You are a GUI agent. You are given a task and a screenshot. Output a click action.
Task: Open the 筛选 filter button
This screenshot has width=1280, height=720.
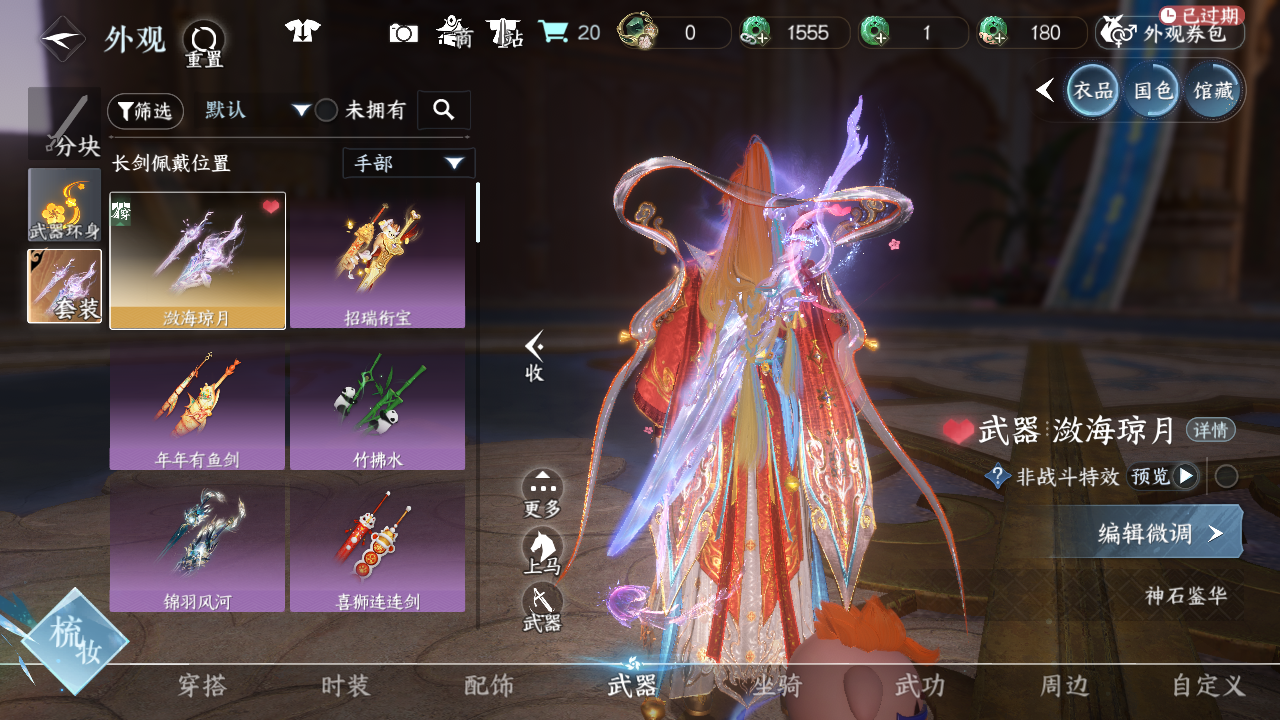pyautogui.click(x=145, y=111)
